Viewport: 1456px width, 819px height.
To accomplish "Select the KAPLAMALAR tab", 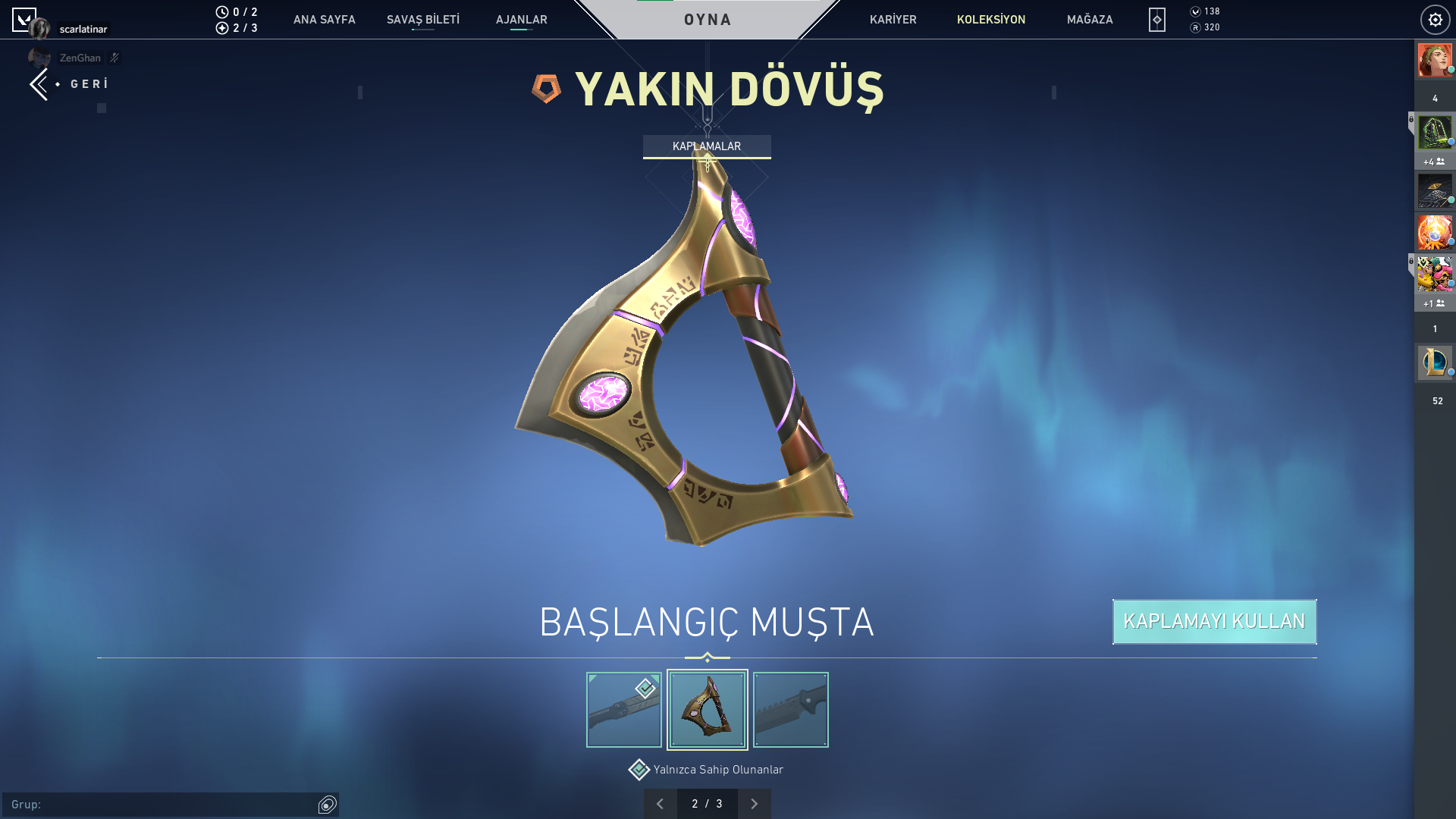I will [x=707, y=146].
